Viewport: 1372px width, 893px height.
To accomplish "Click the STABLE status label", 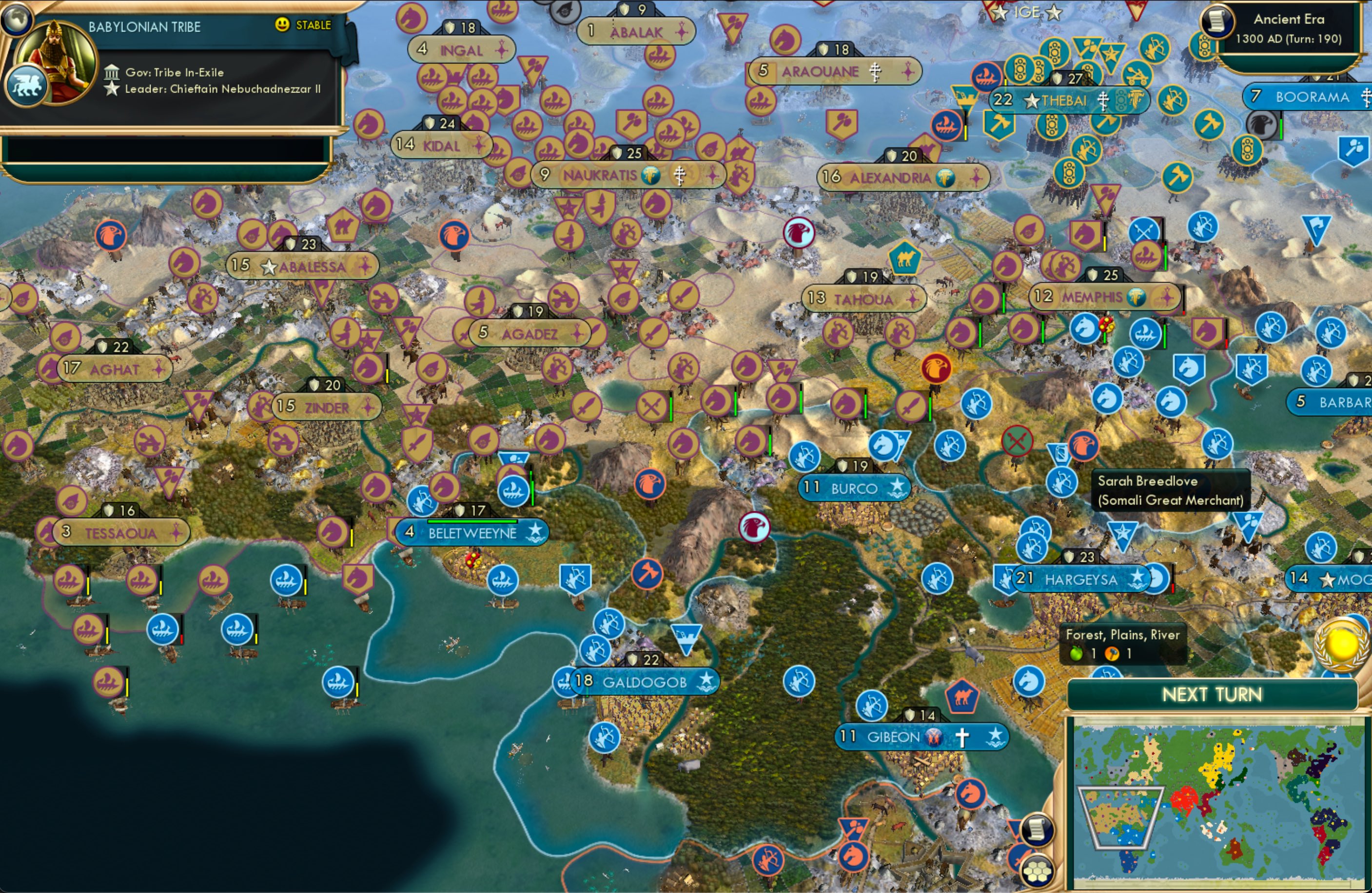I will 314,25.
